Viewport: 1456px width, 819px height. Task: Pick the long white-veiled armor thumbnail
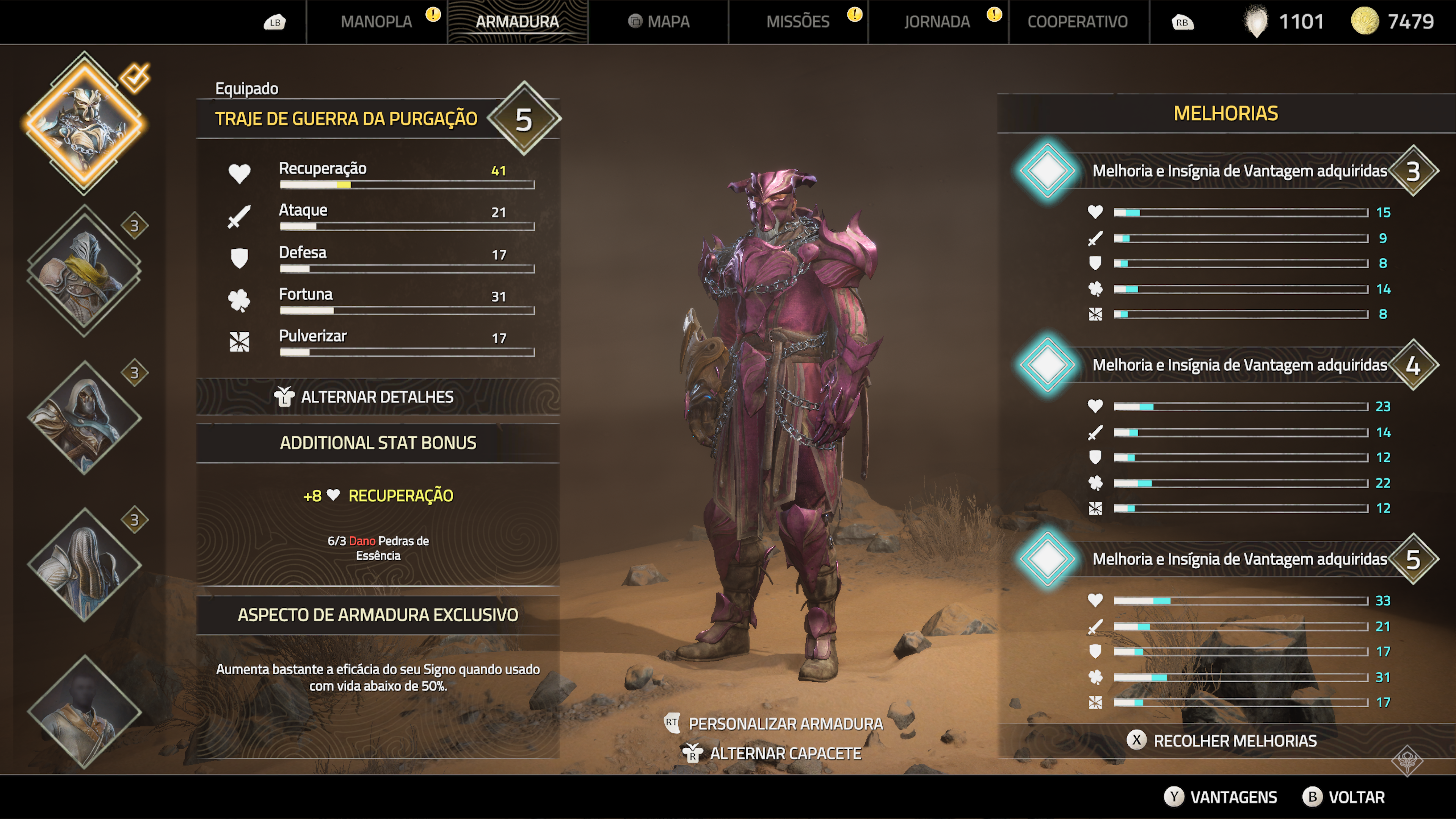[85, 565]
